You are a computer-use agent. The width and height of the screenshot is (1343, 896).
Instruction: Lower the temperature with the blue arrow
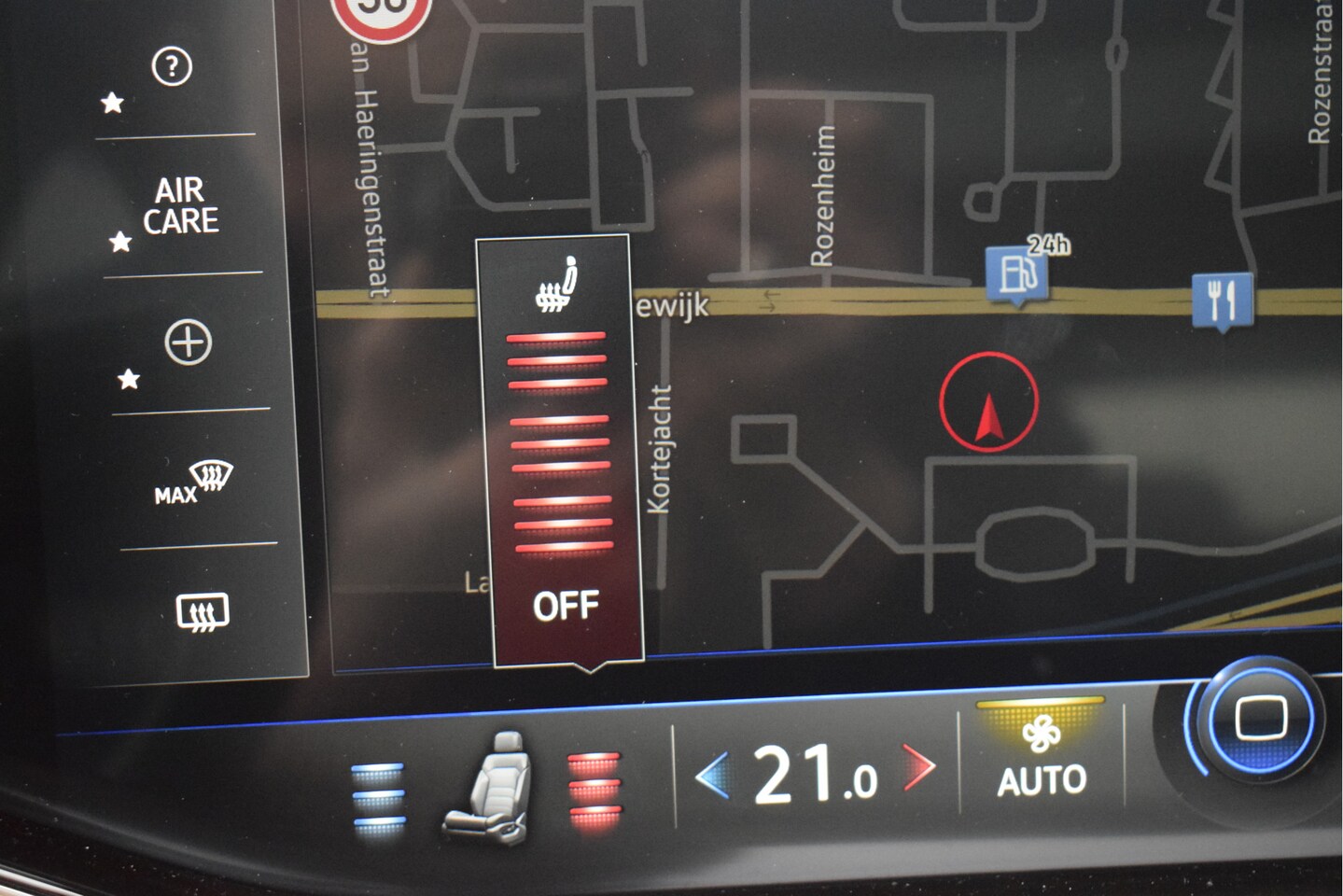pyautogui.click(x=712, y=777)
